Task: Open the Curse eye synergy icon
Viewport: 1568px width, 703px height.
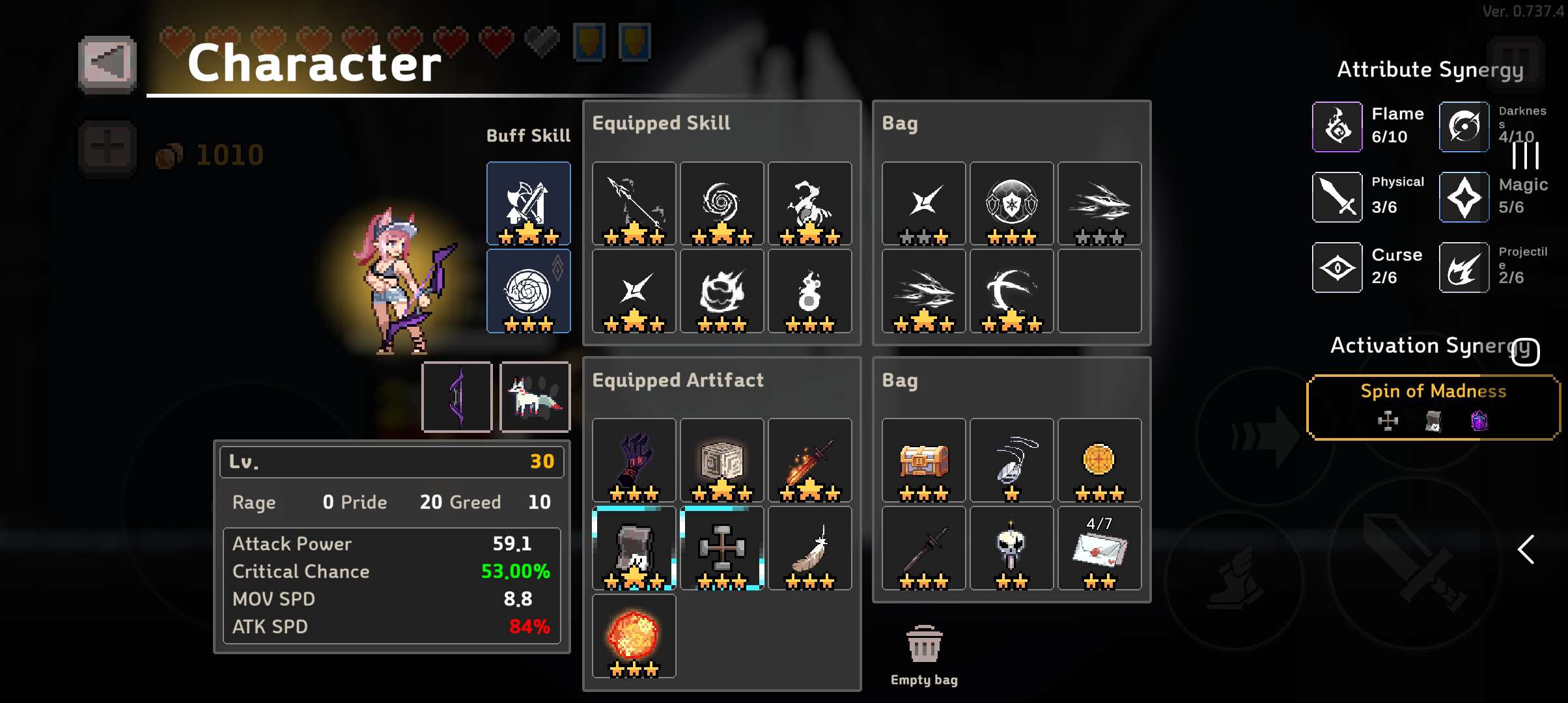Action: click(x=1337, y=268)
